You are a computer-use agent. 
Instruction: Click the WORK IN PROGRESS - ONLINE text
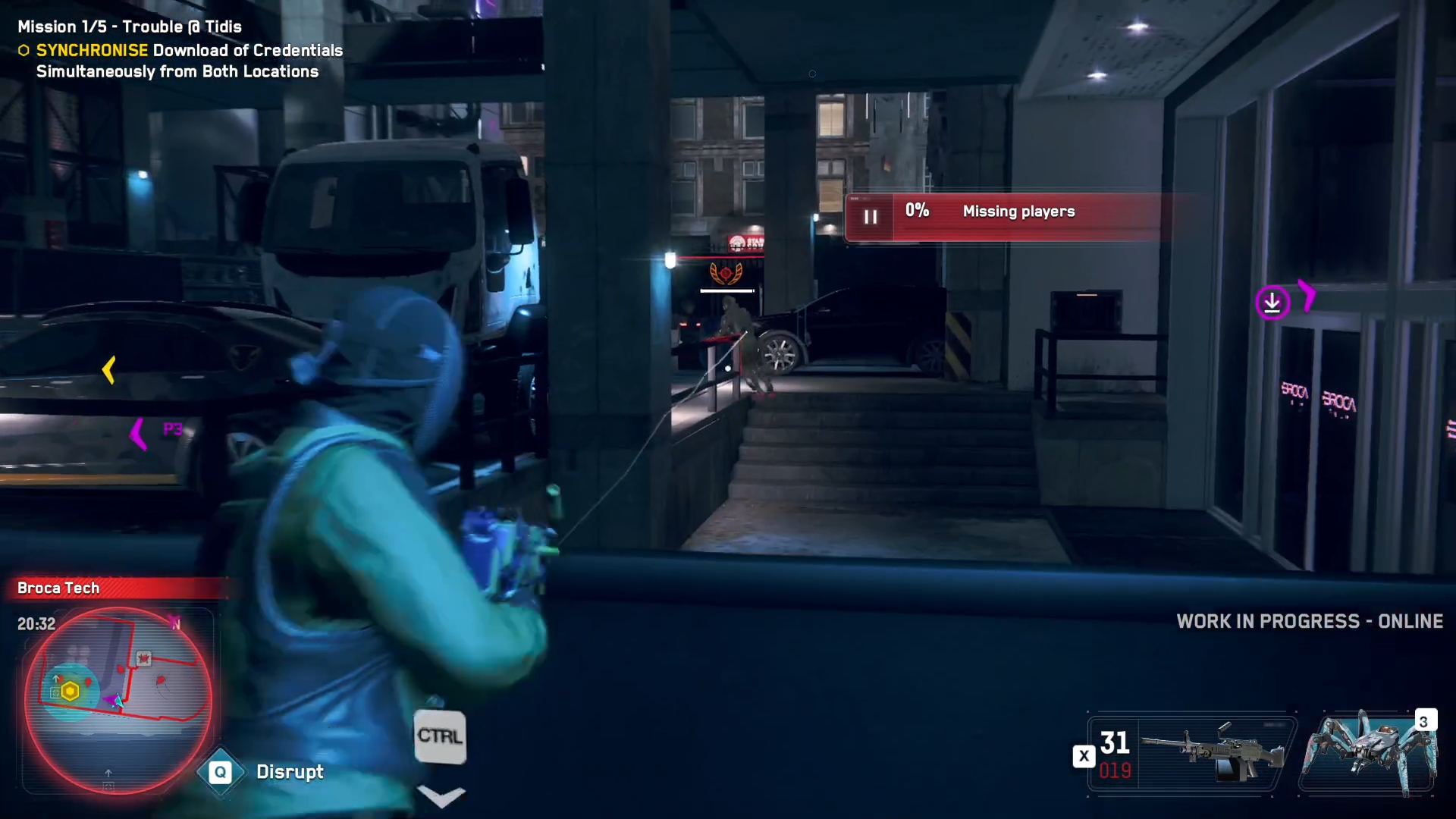pos(1310,621)
